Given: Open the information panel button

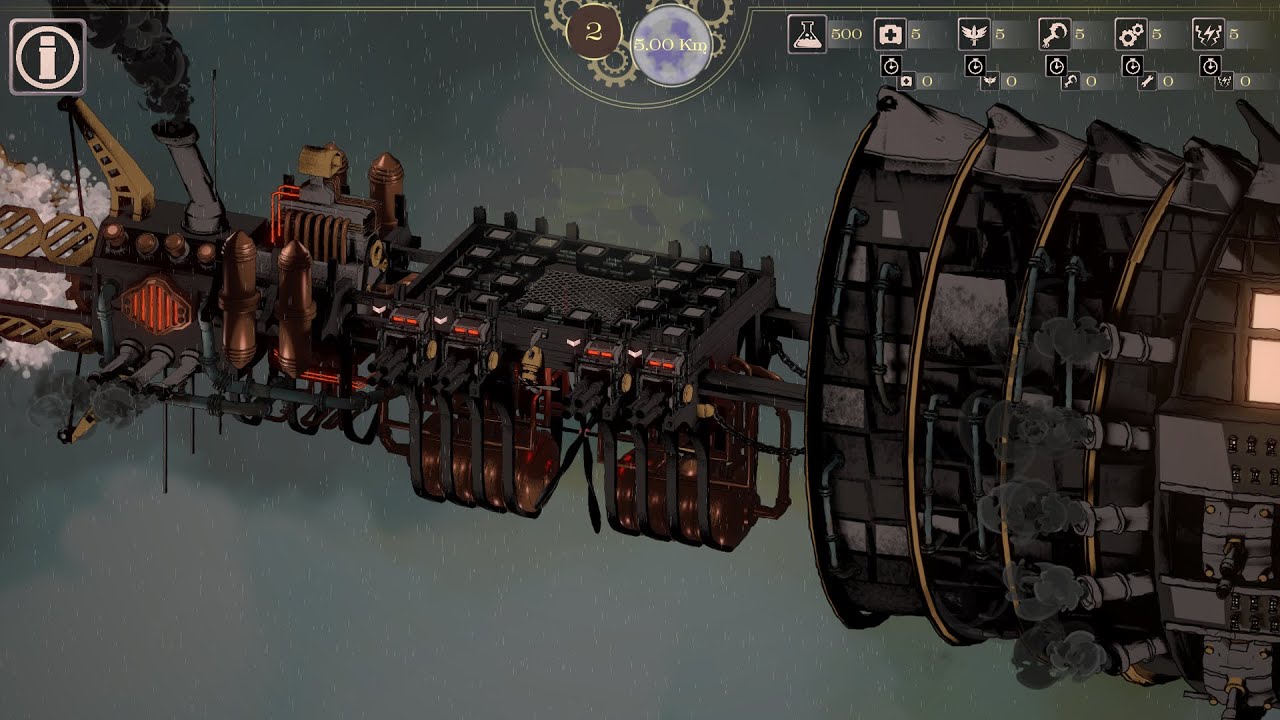Looking at the screenshot, I should [47, 57].
